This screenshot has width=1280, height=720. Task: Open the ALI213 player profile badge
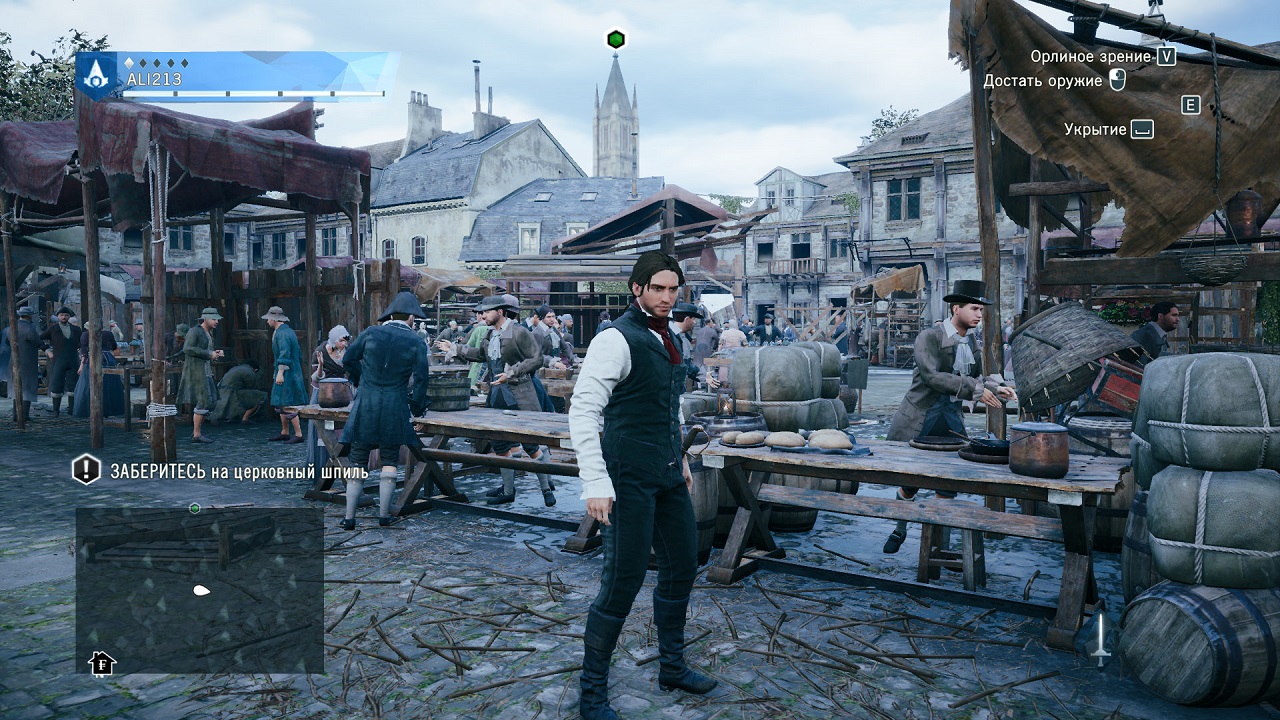[98, 75]
